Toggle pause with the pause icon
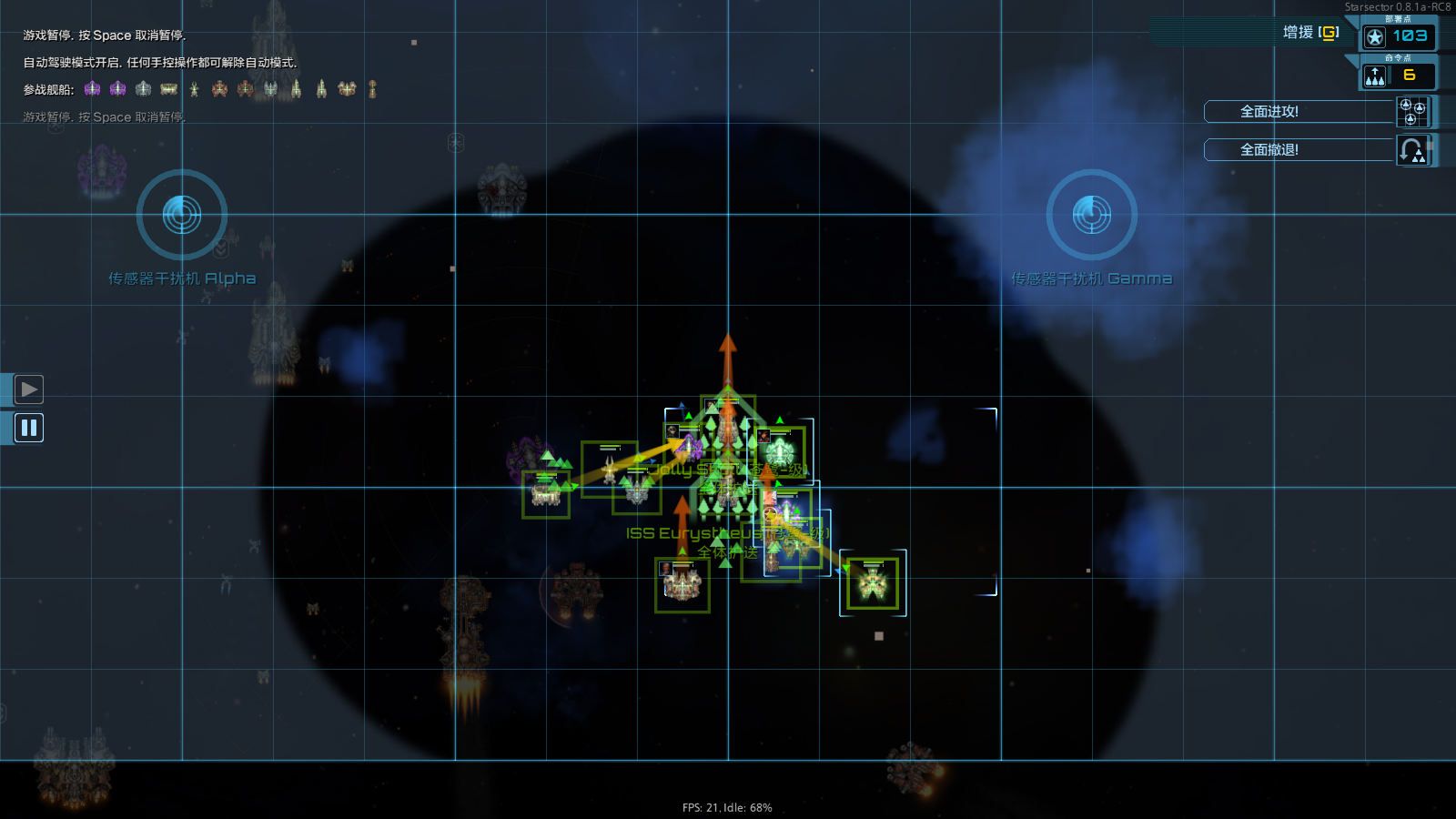Image resolution: width=1456 pixels, height=819 pixels. coord(28,428)
